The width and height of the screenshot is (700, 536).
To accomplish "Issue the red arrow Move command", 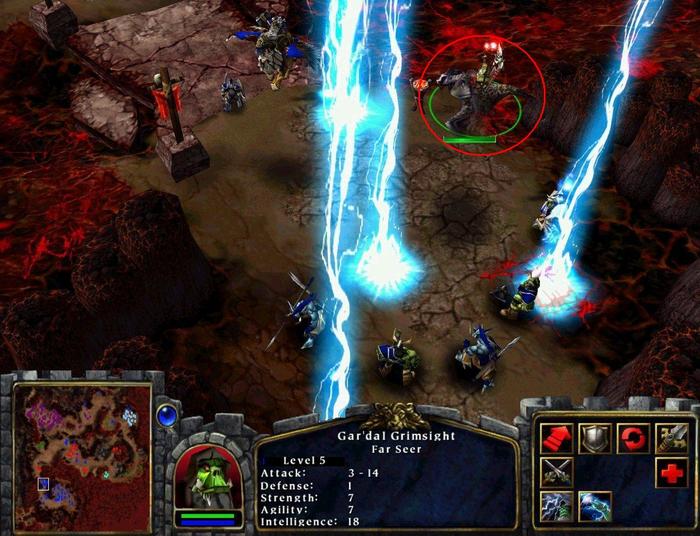I will coord(556,436).
